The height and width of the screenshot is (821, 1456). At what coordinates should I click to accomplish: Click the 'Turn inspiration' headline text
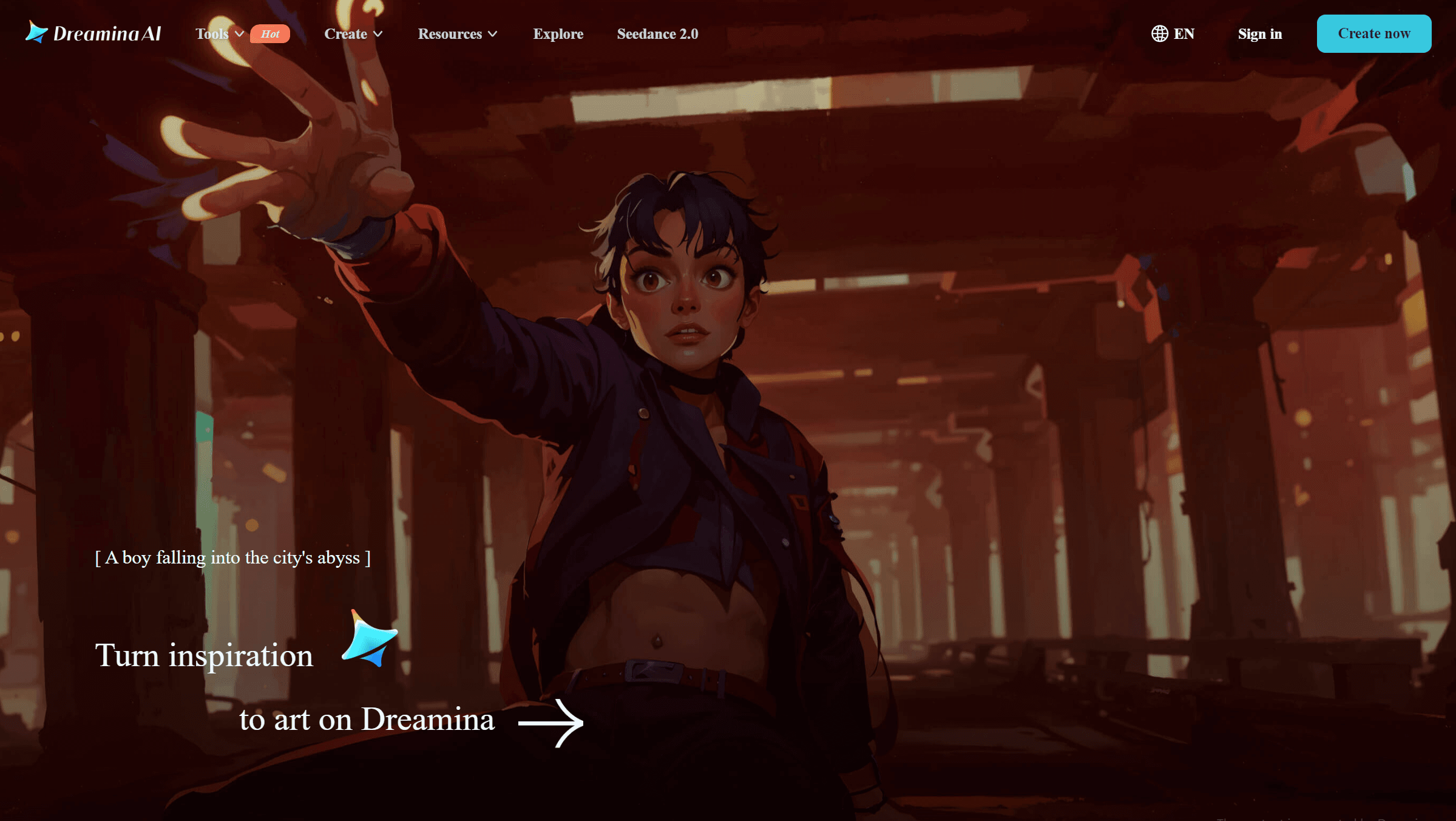pyautogui.click(x=204, y=656)
